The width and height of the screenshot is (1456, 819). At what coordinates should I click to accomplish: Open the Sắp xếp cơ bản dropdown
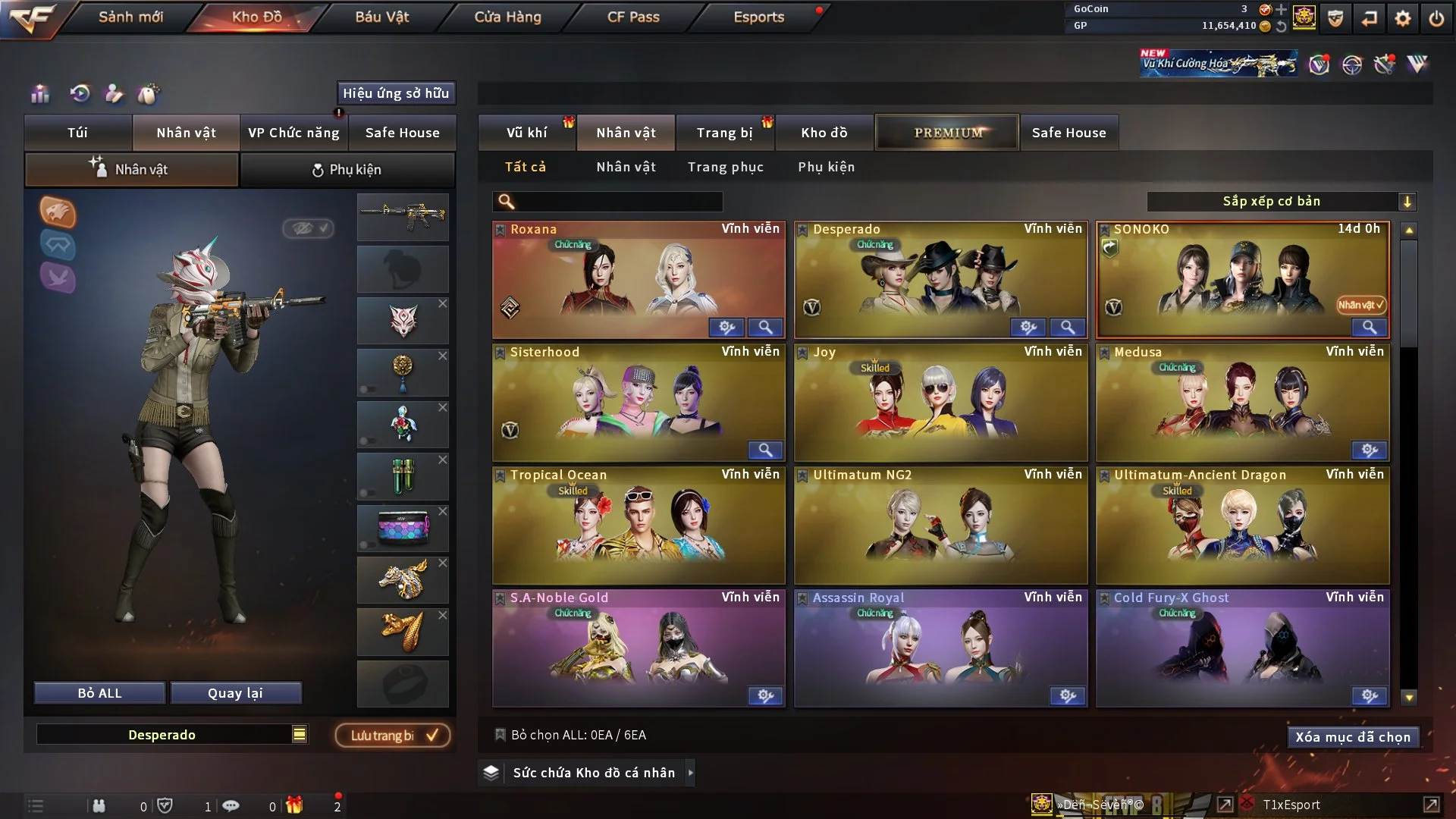point(1281,201)
